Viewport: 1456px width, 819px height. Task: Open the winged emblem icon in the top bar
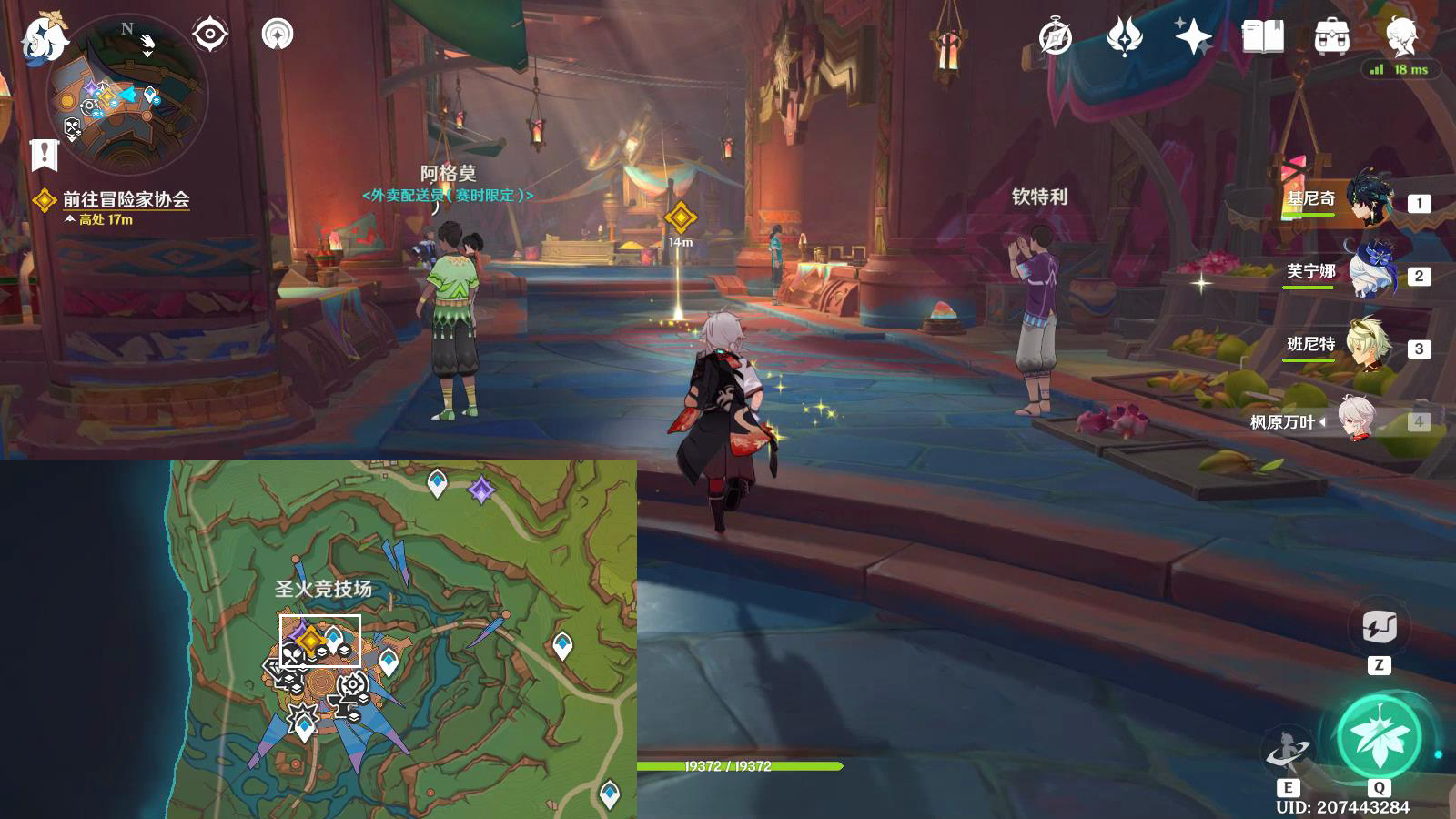1124,37
